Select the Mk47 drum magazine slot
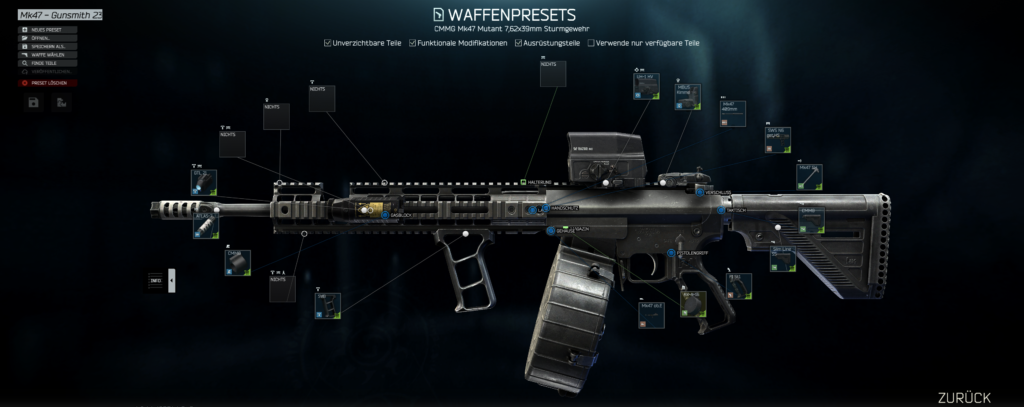The width and height of the screenshot is (1024, 407). (x=652, y=312)
